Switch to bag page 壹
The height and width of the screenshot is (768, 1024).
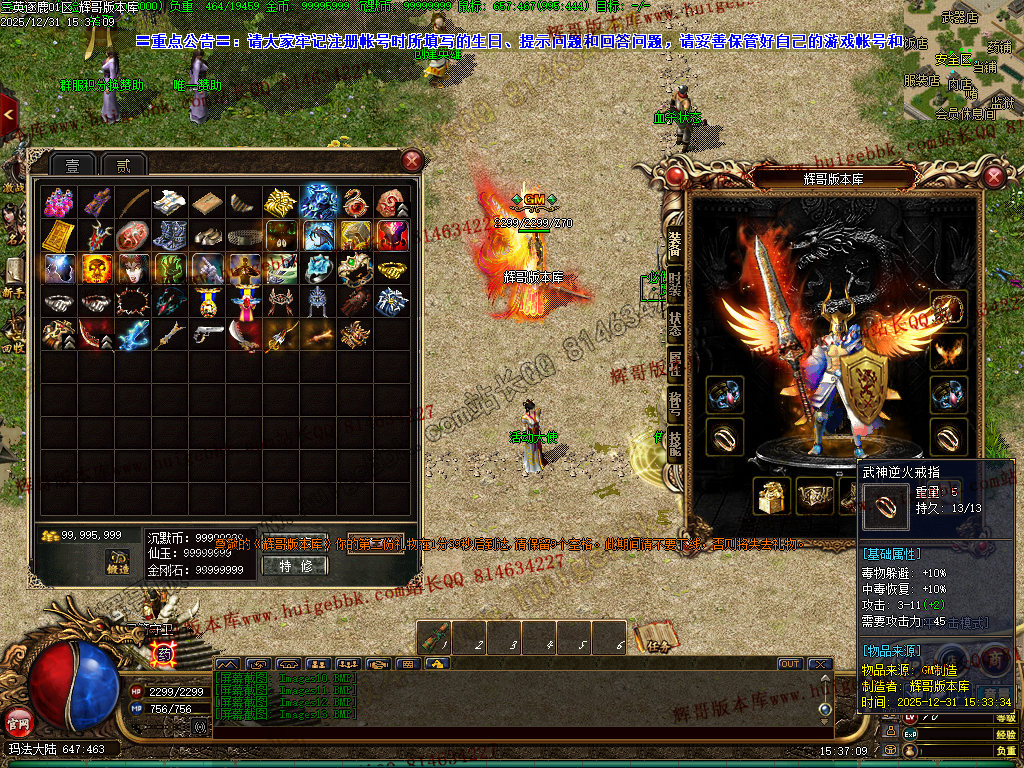[x=73, y=166]
